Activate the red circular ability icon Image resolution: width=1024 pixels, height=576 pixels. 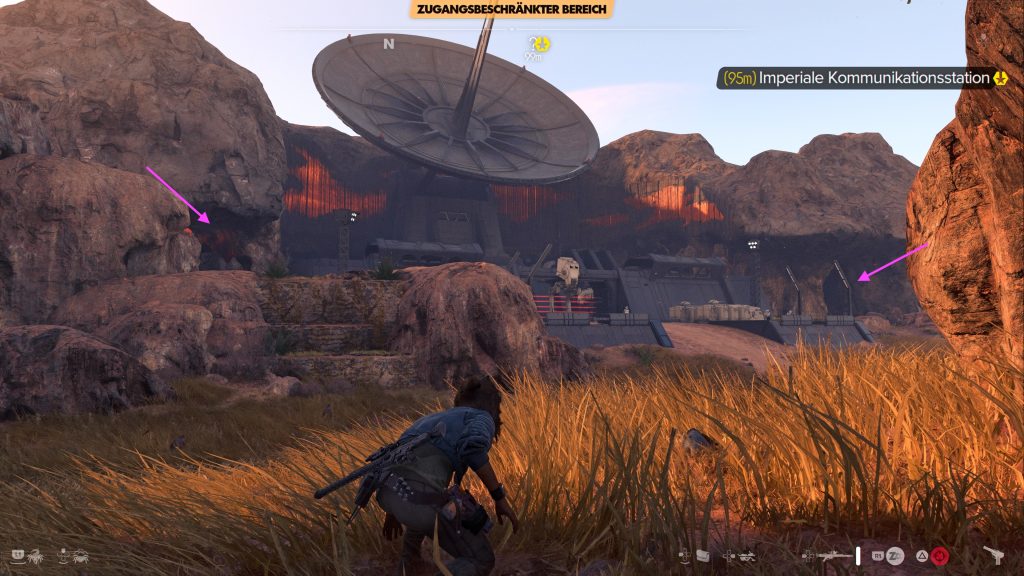pyautogui.click(x=940, y=556)
